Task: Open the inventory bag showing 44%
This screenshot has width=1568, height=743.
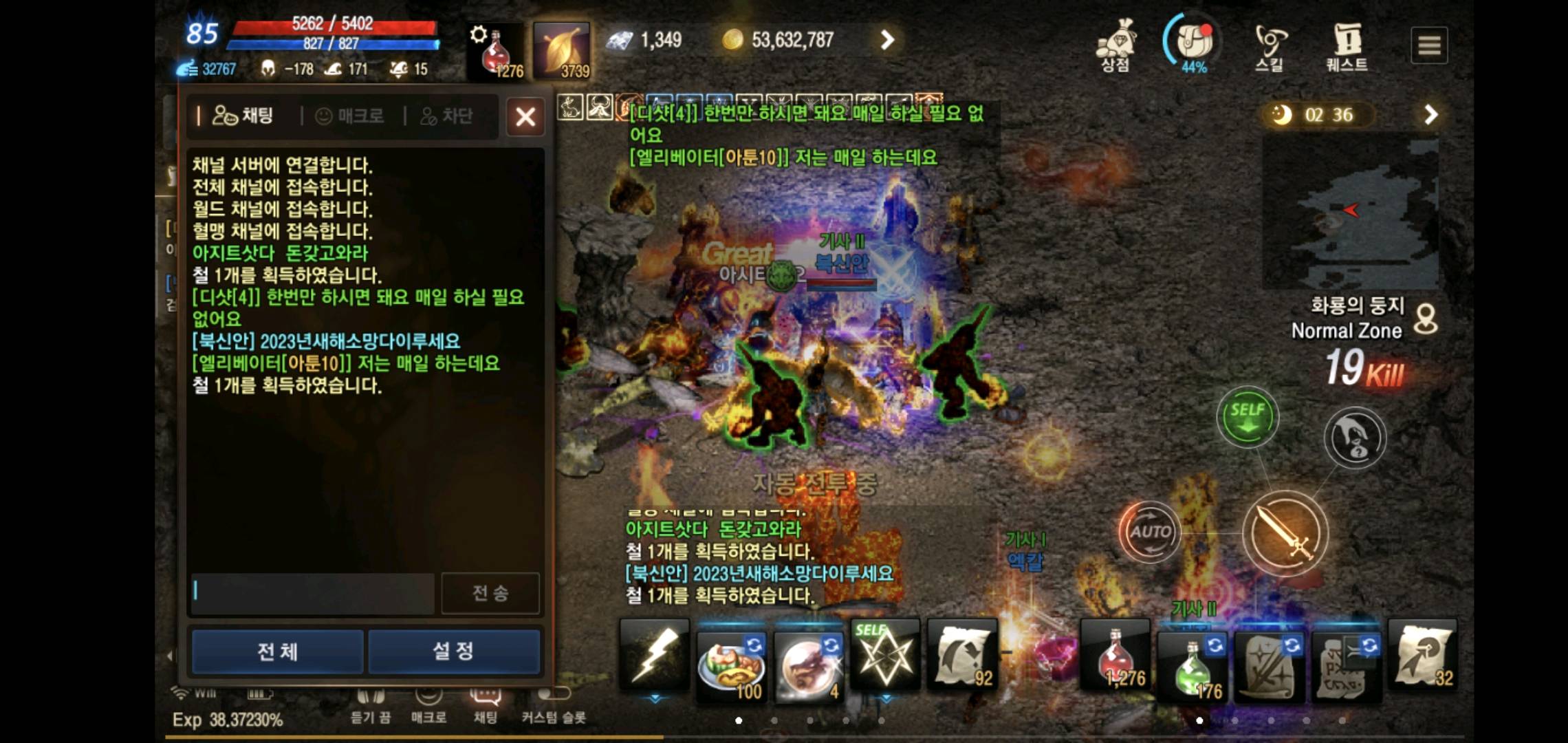Action: (x=1194, y=41)
